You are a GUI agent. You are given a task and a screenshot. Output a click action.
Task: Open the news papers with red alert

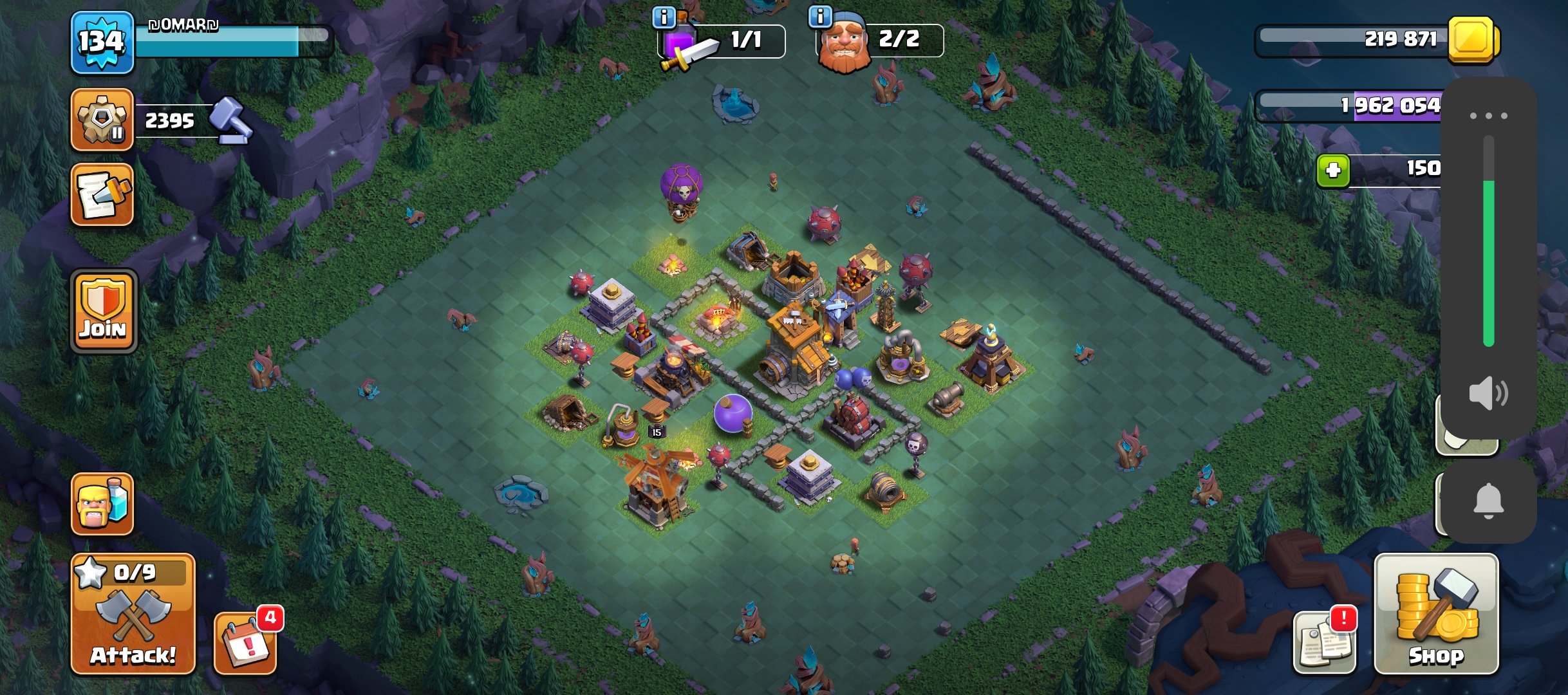coord(1325,642)
